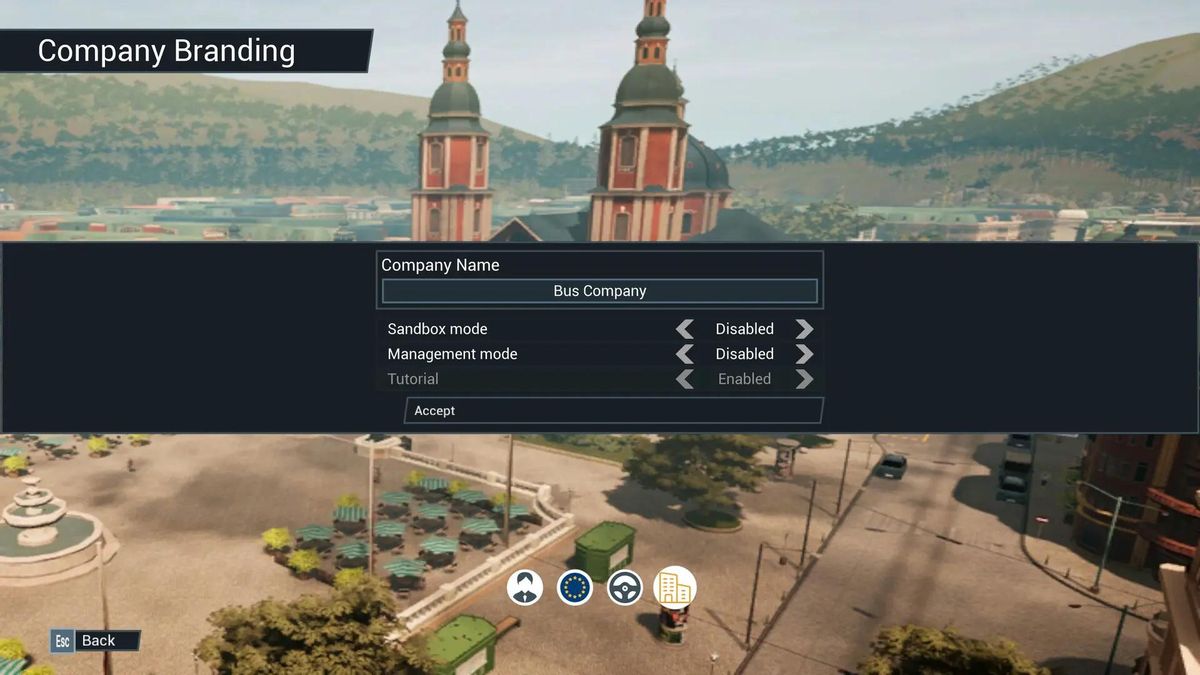Screen dimensions: 1200x675
Task: Click the left arrow for Sandbox mode
Action: [x=685, y=329]
